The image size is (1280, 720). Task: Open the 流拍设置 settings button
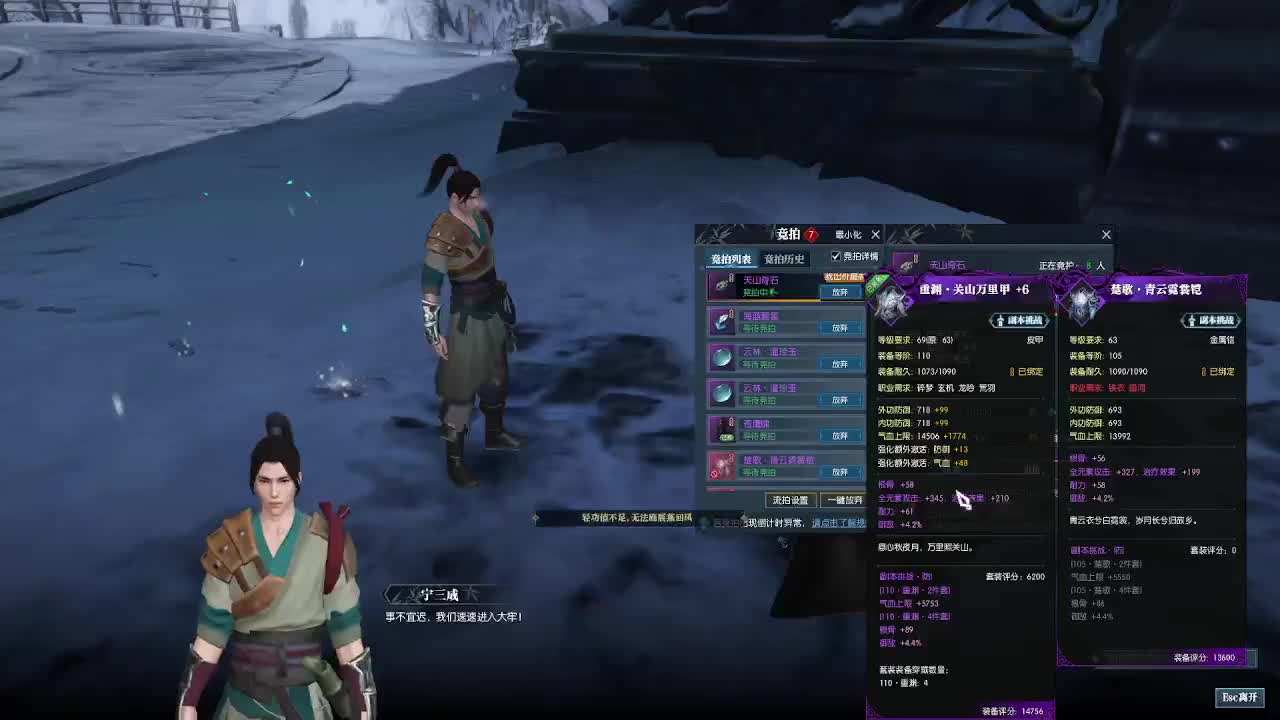[790, 500]
